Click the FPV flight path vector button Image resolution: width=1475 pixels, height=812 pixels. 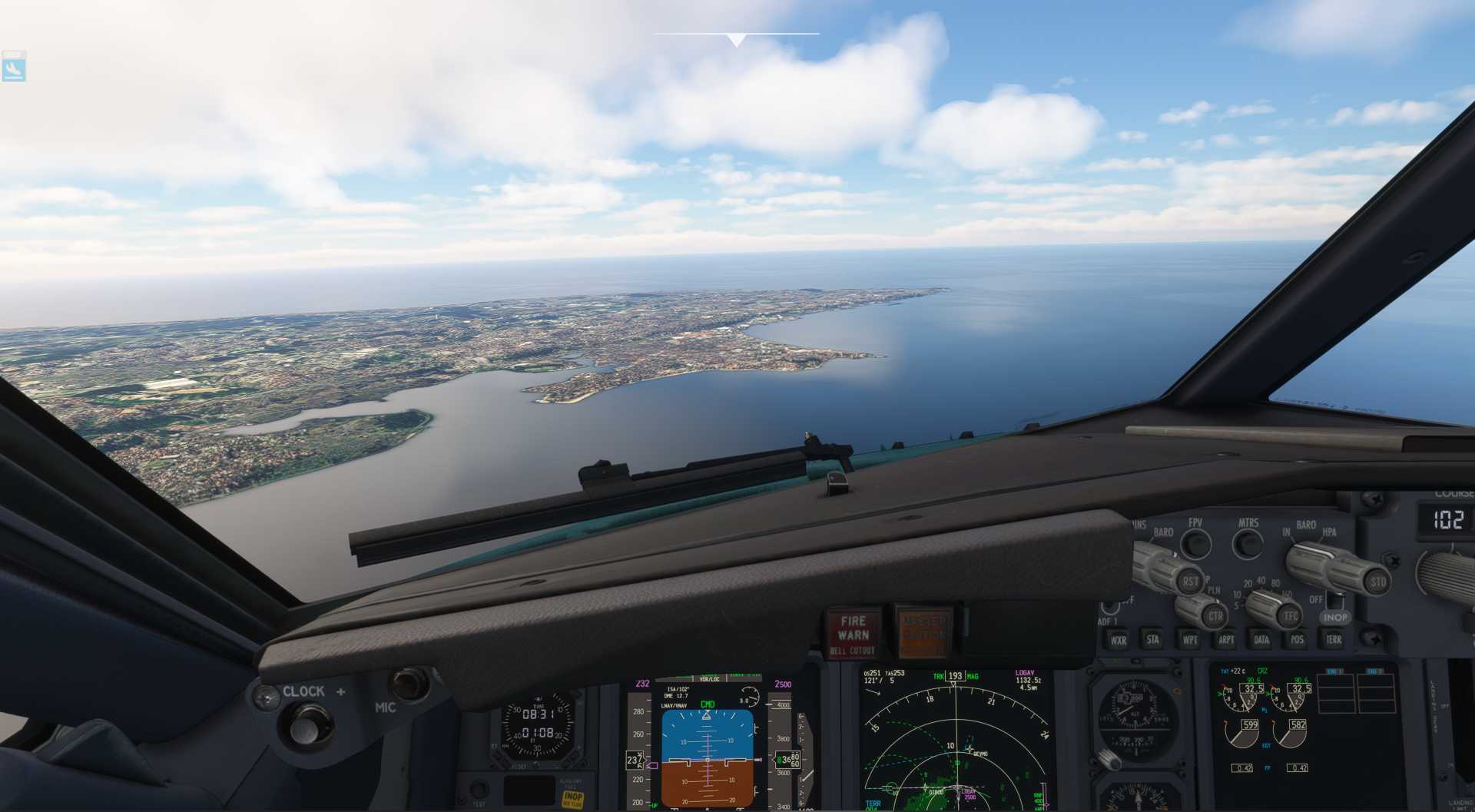(x=1195, y=544)
